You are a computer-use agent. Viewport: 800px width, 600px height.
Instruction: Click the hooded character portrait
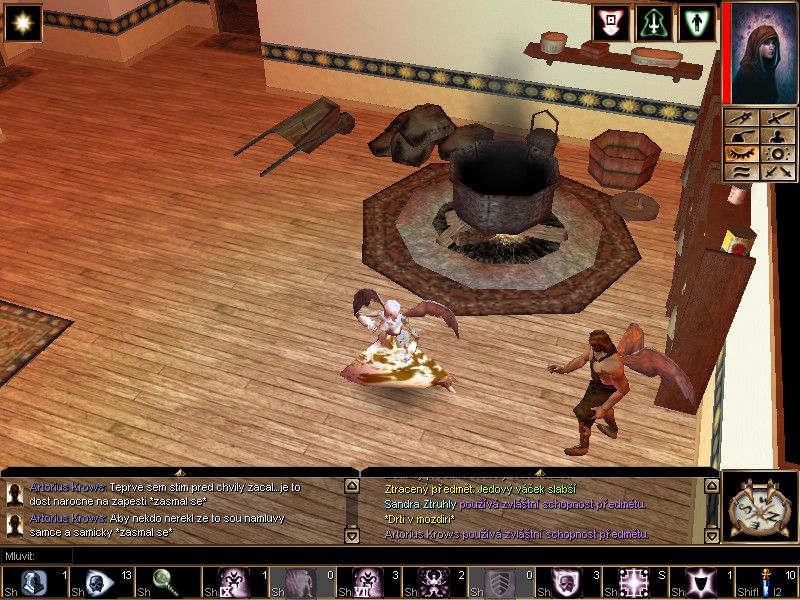[760, 52]
